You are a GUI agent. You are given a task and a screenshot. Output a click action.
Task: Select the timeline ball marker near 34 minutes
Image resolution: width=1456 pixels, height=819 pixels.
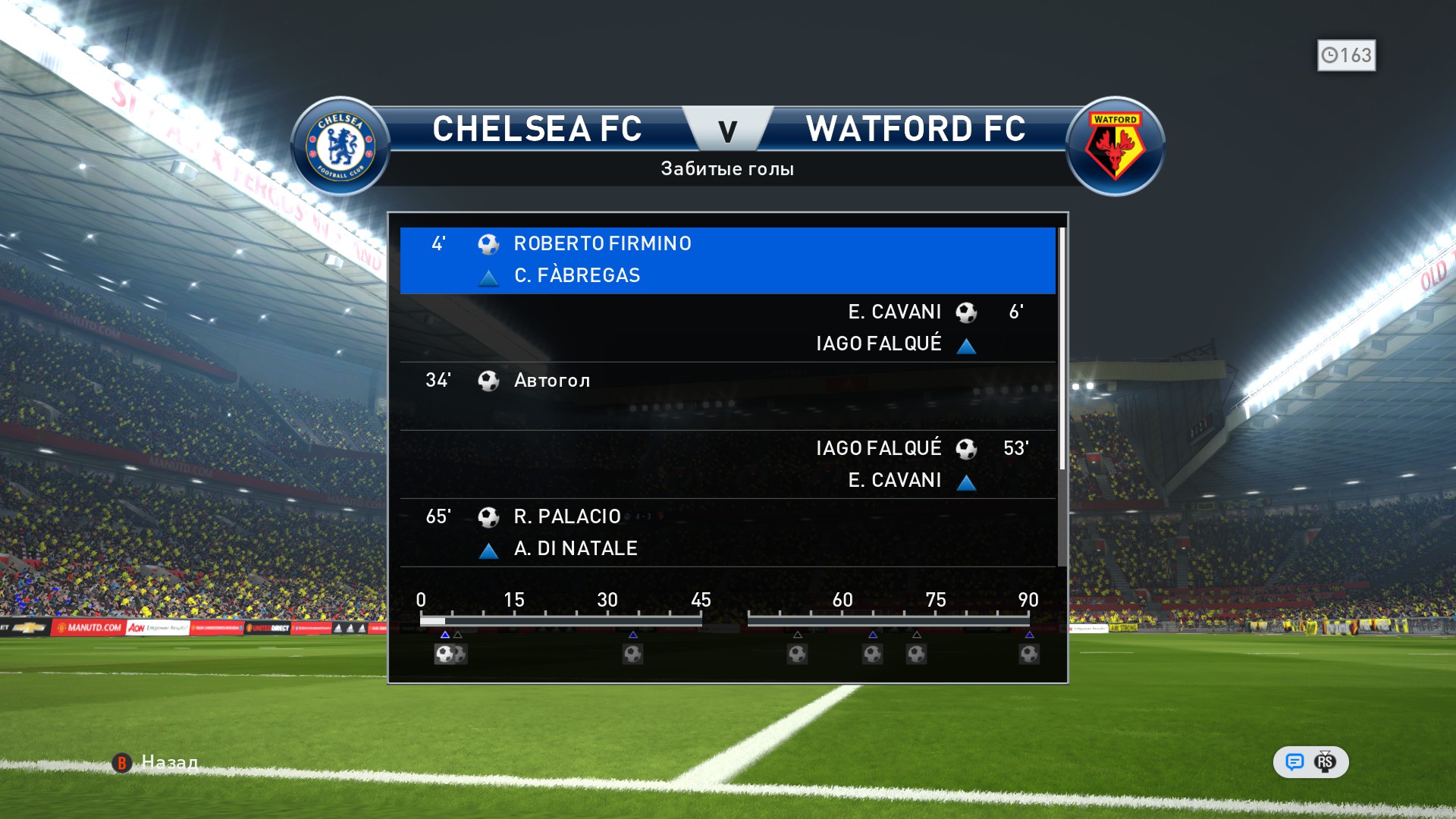pyautogui.click(x=632, y=654)
